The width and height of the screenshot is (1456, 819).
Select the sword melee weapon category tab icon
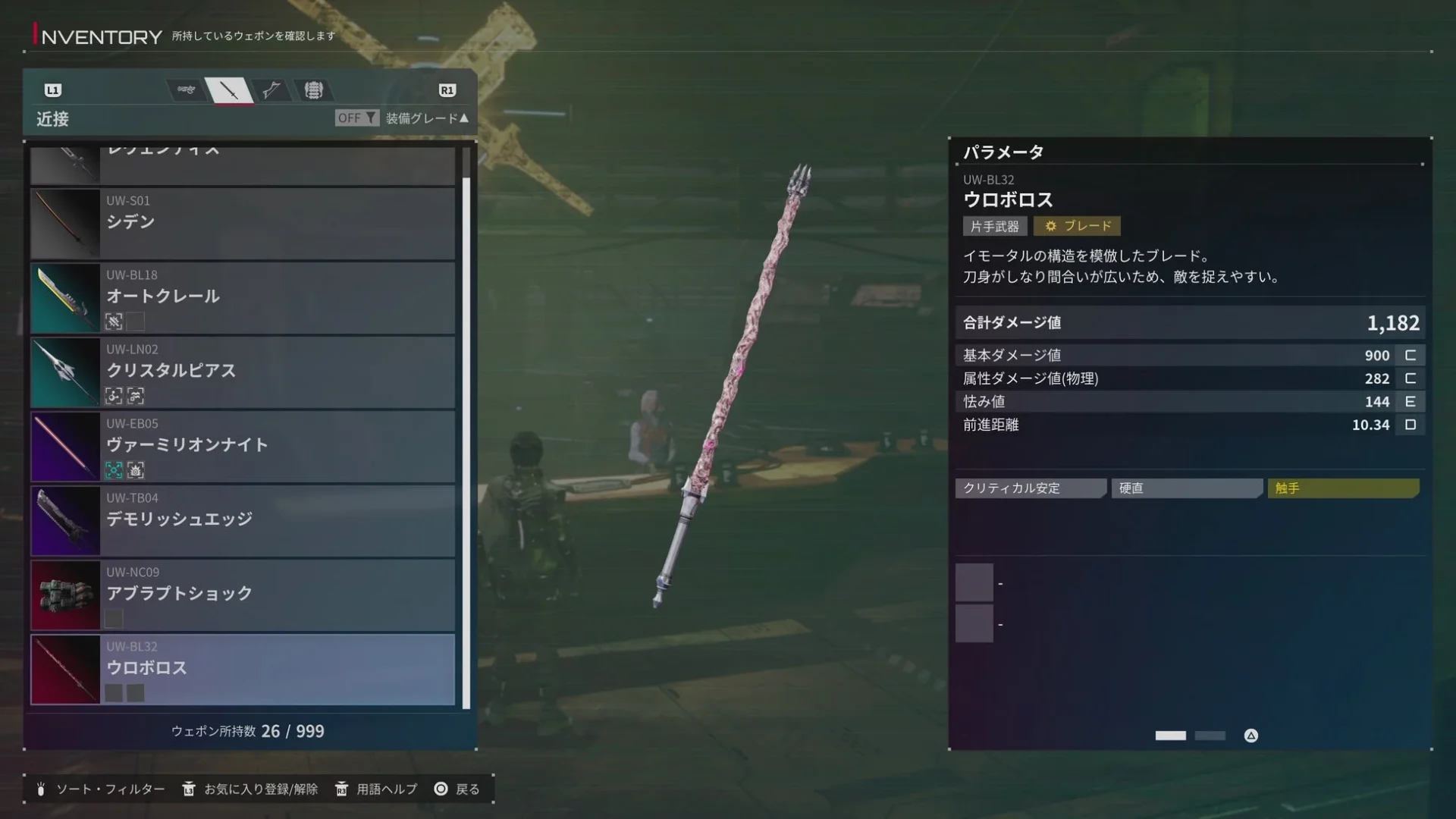coord(229,89)
